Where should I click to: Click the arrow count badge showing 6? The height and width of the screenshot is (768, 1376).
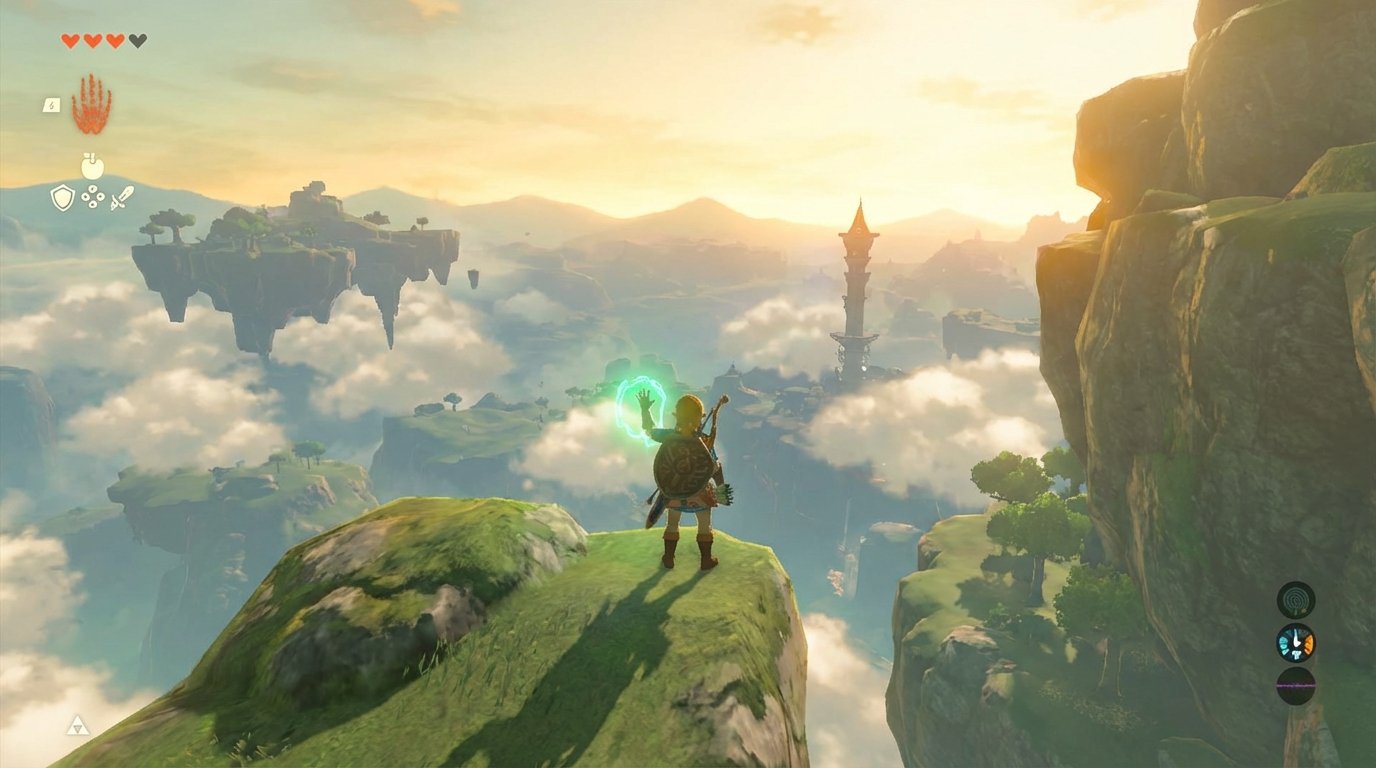pyautogui.click(x=52, y=106)
